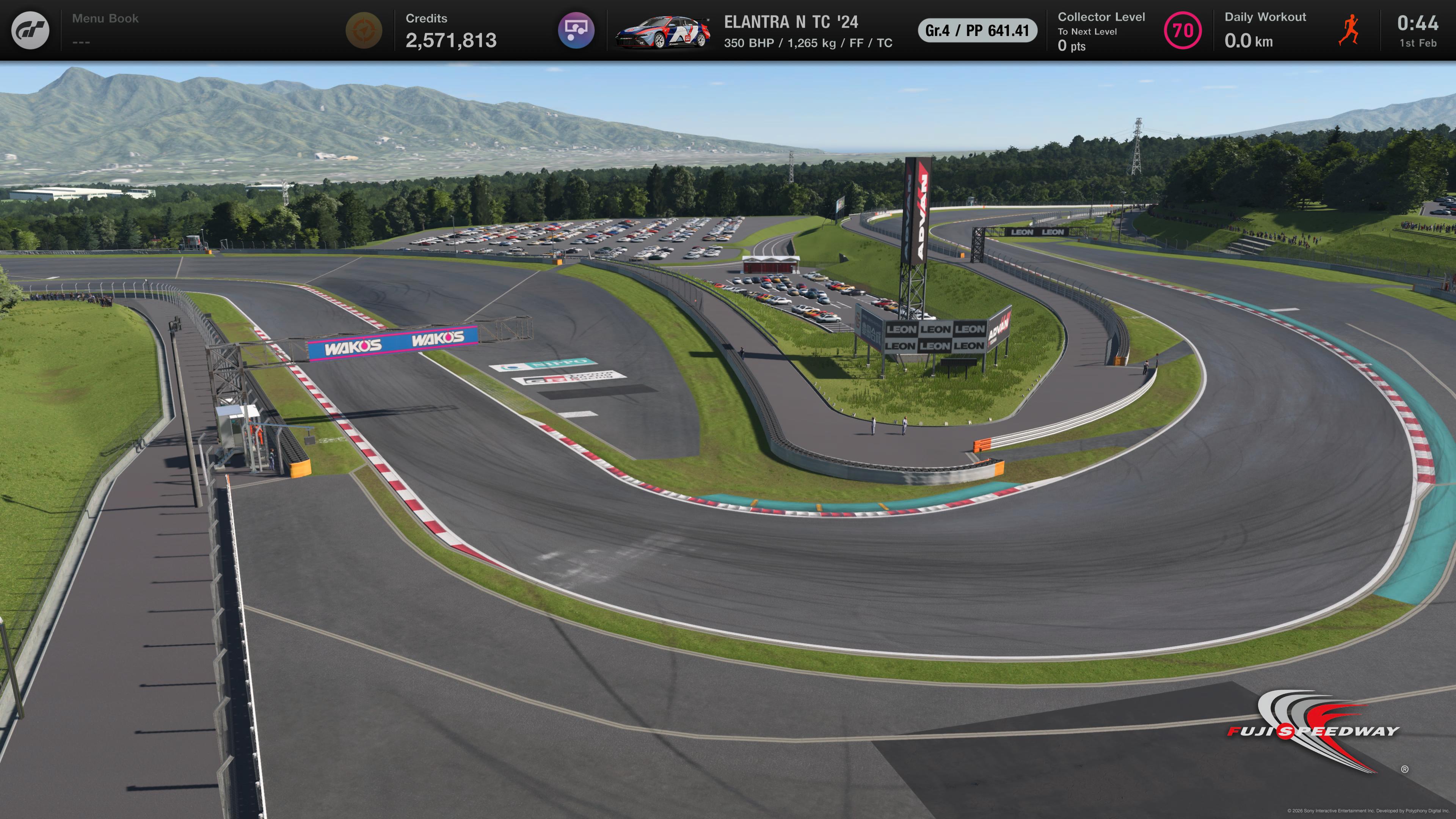Viewport: 1456px width, 819px height.
Task: Open the Menu Book panel
Action: 105,30
